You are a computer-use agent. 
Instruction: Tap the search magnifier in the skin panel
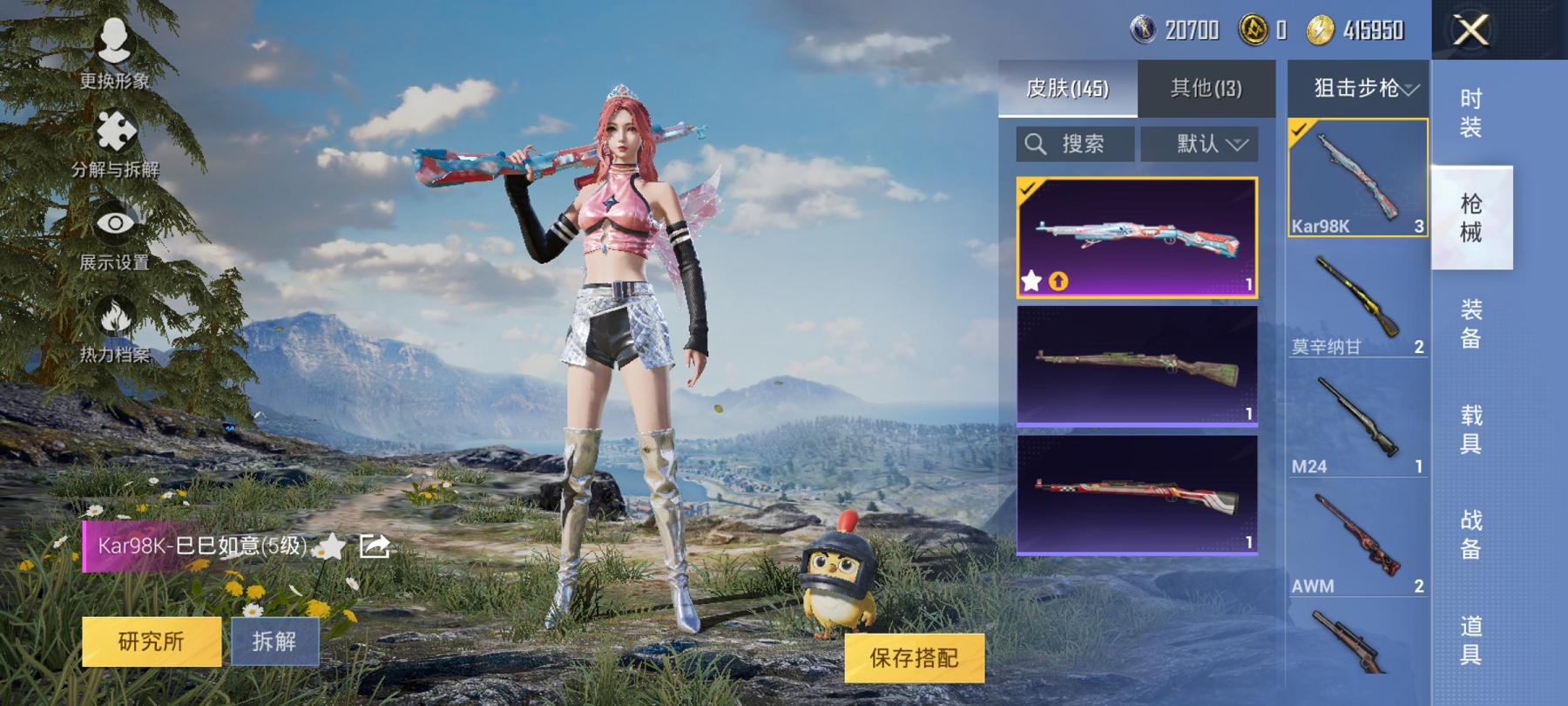1037,144
